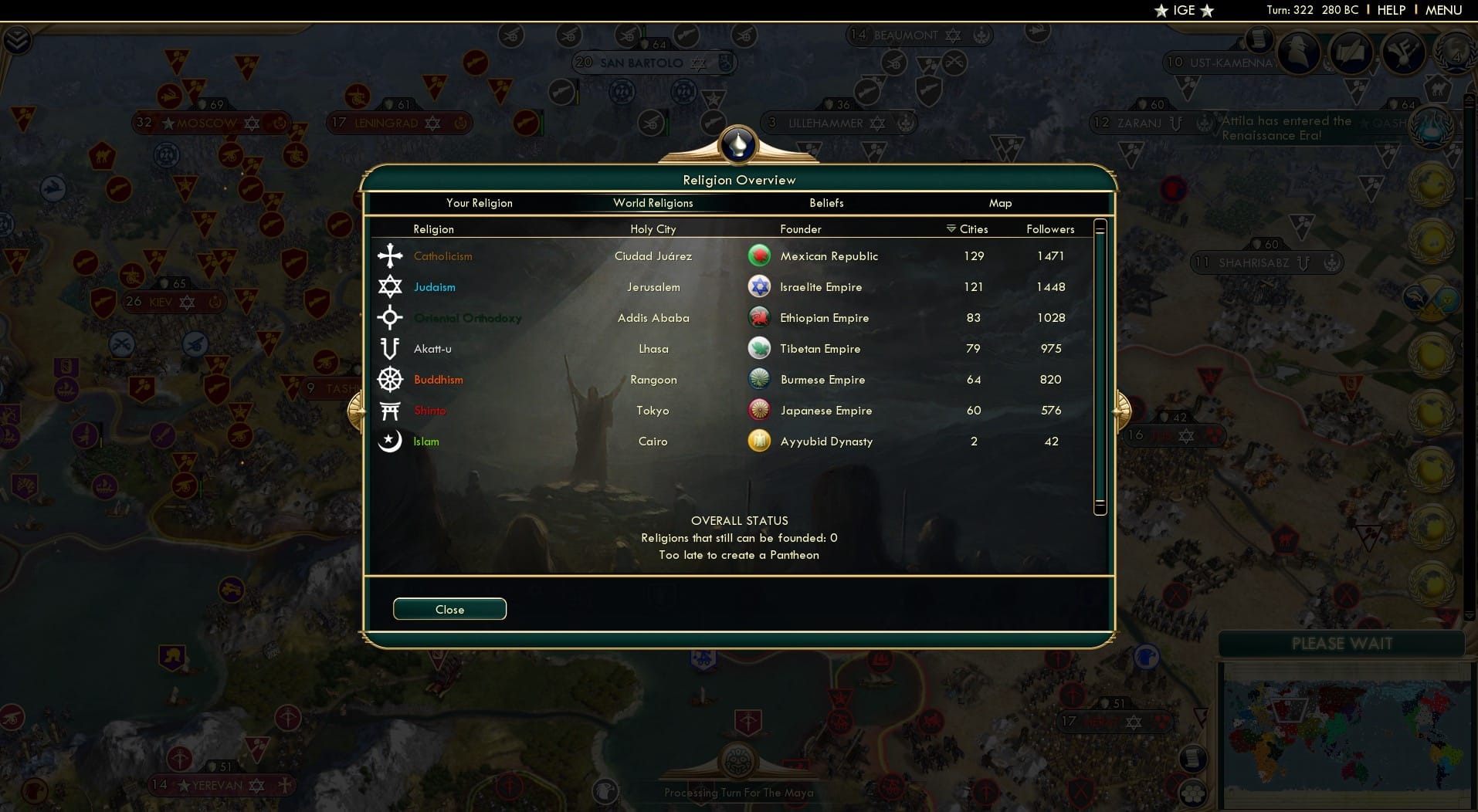This screenshot has width=1478, height=812.
Task: Select the Catholicism cross icon
Action: click(x=392, y=255)
